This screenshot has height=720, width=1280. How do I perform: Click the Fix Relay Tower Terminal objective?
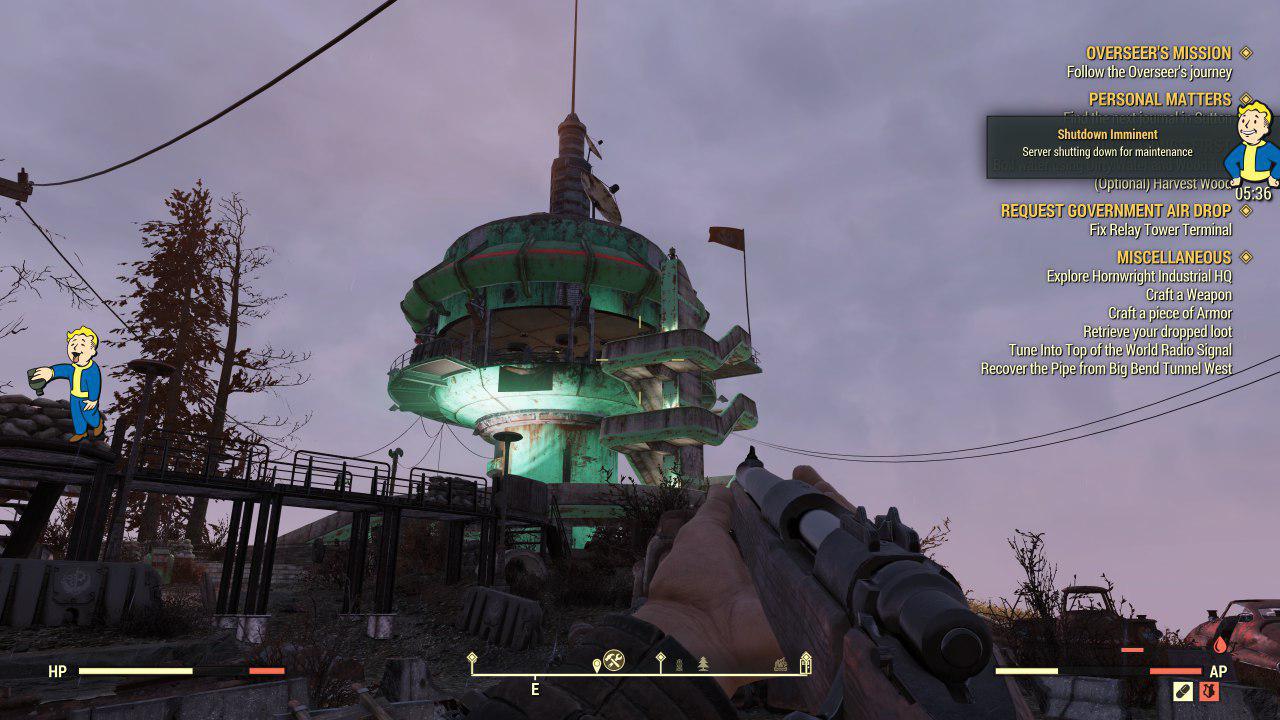[1160, 230]
